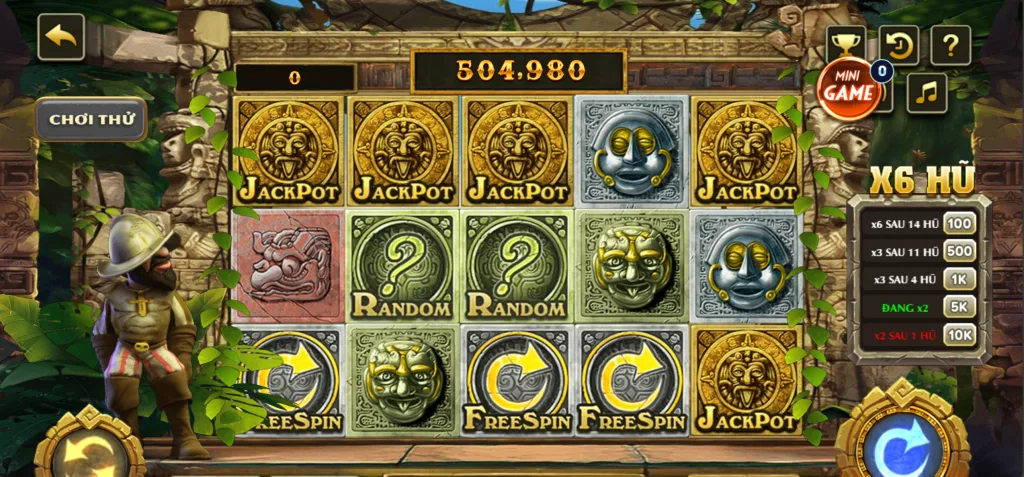Click the Chơi Thử trial play button
Image resolution: width=1024 pixels, height=477 pixels.
click(91, 119)
